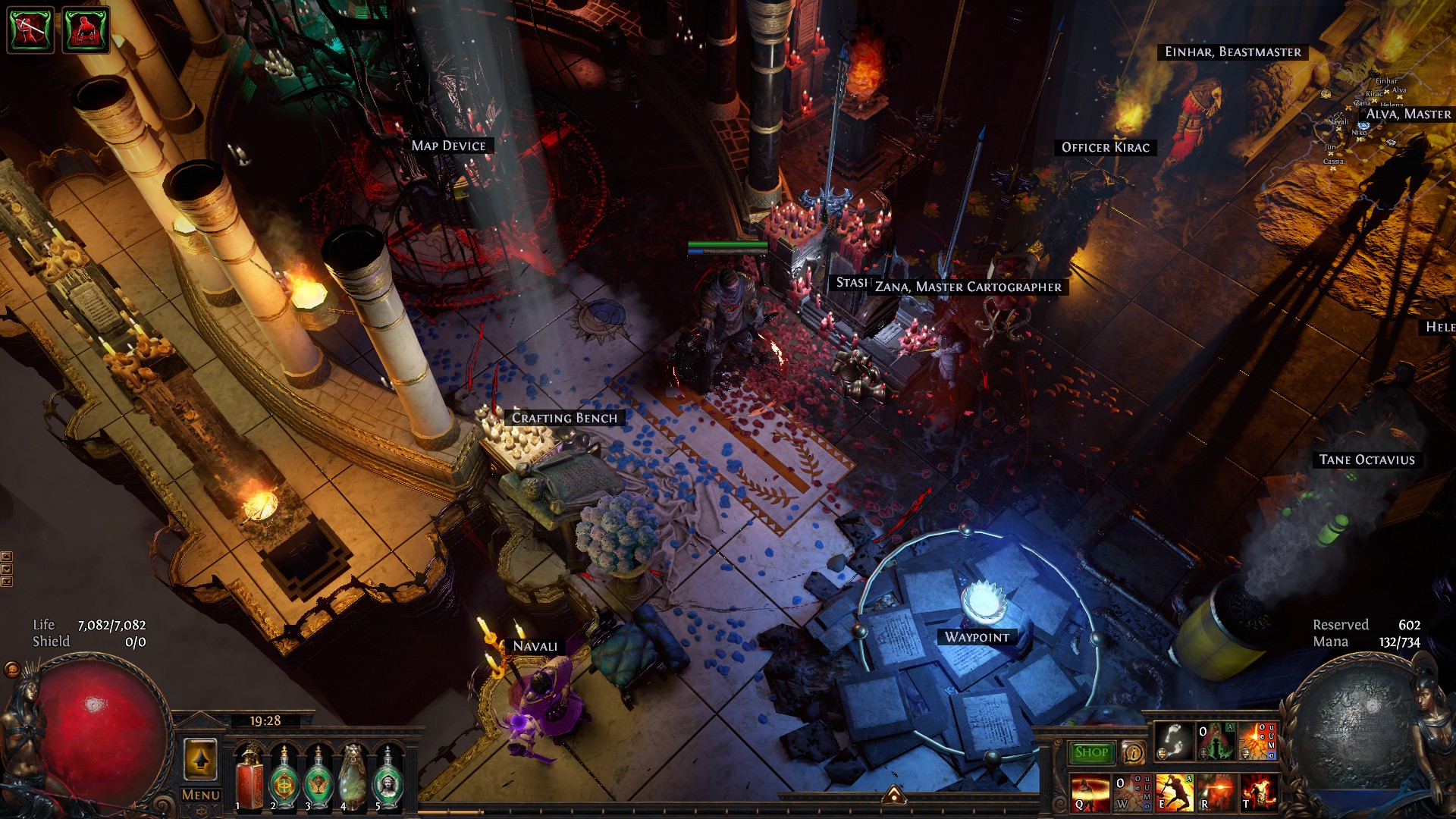The image size is (1456, 819).
Task: Activate the red flexing figure skill bound to T
Action: pos(1257,792)
